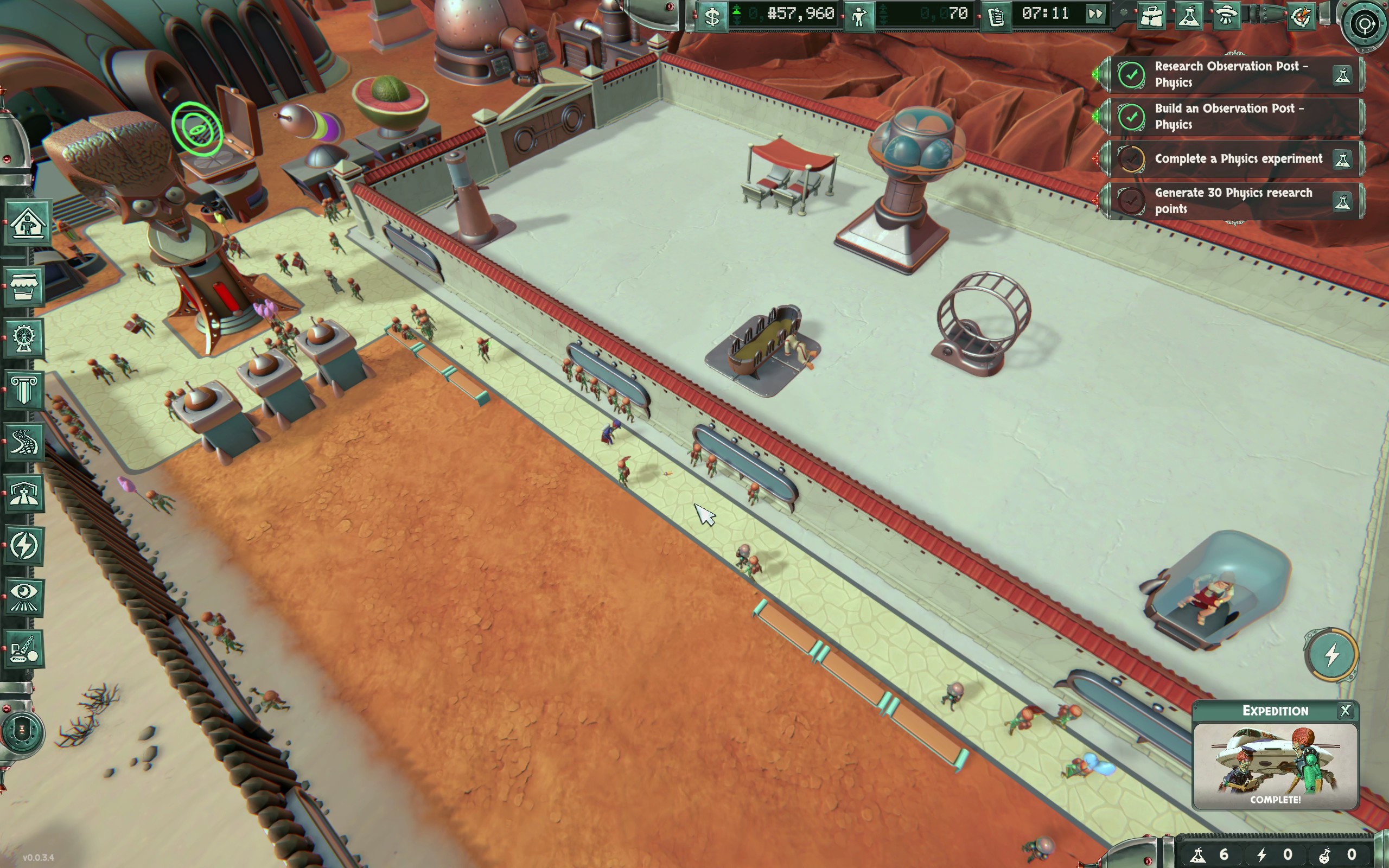Open the clipboard report button
The height and width of the screenshot is (868, 1389).
point(996,16)
